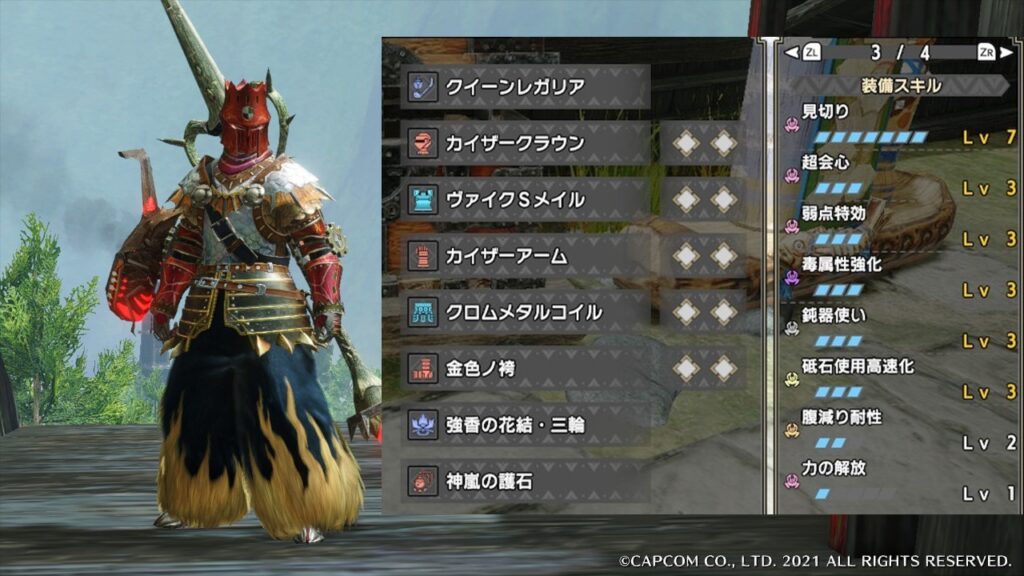Select the 力の解放 skill row

[x=900, y=482]
